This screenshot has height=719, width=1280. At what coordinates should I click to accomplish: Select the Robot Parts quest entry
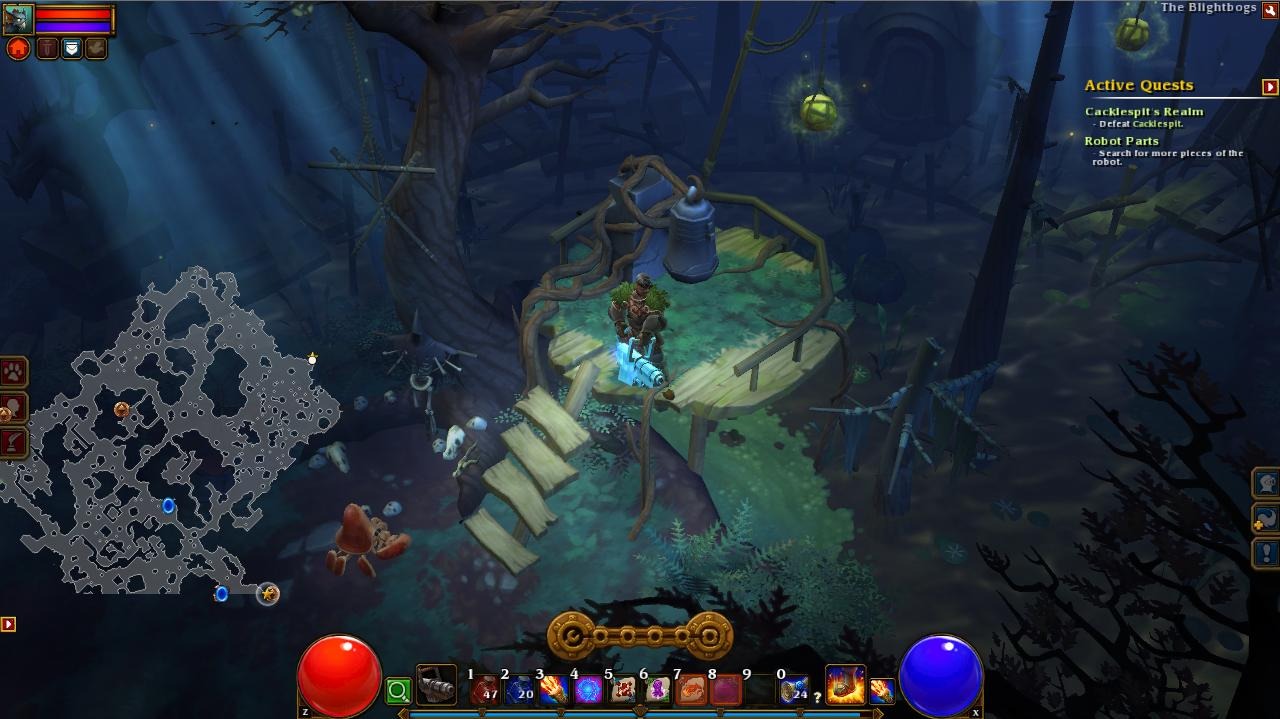pos(1122,141)
